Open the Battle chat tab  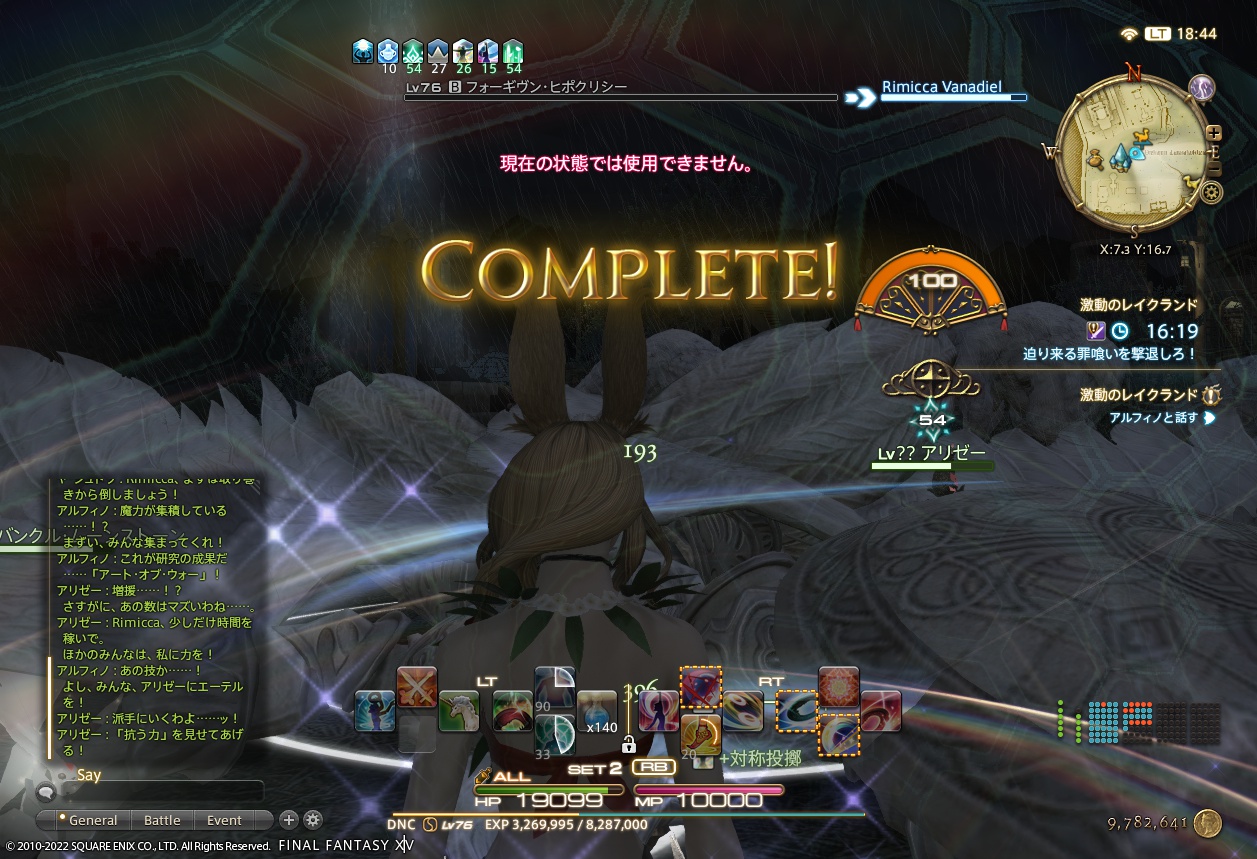coord(162,820)
